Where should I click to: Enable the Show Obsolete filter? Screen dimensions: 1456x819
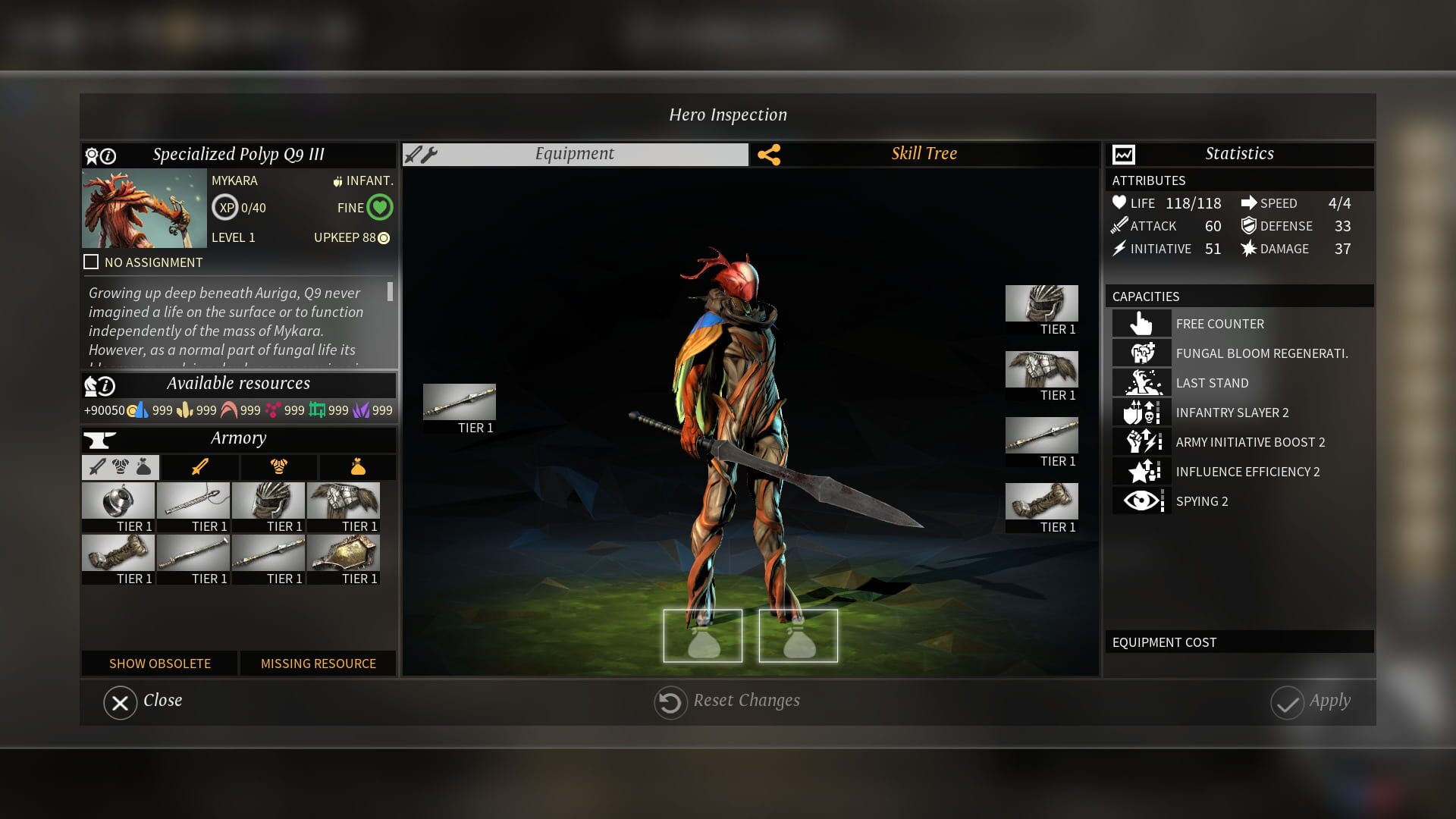[160, 664]
